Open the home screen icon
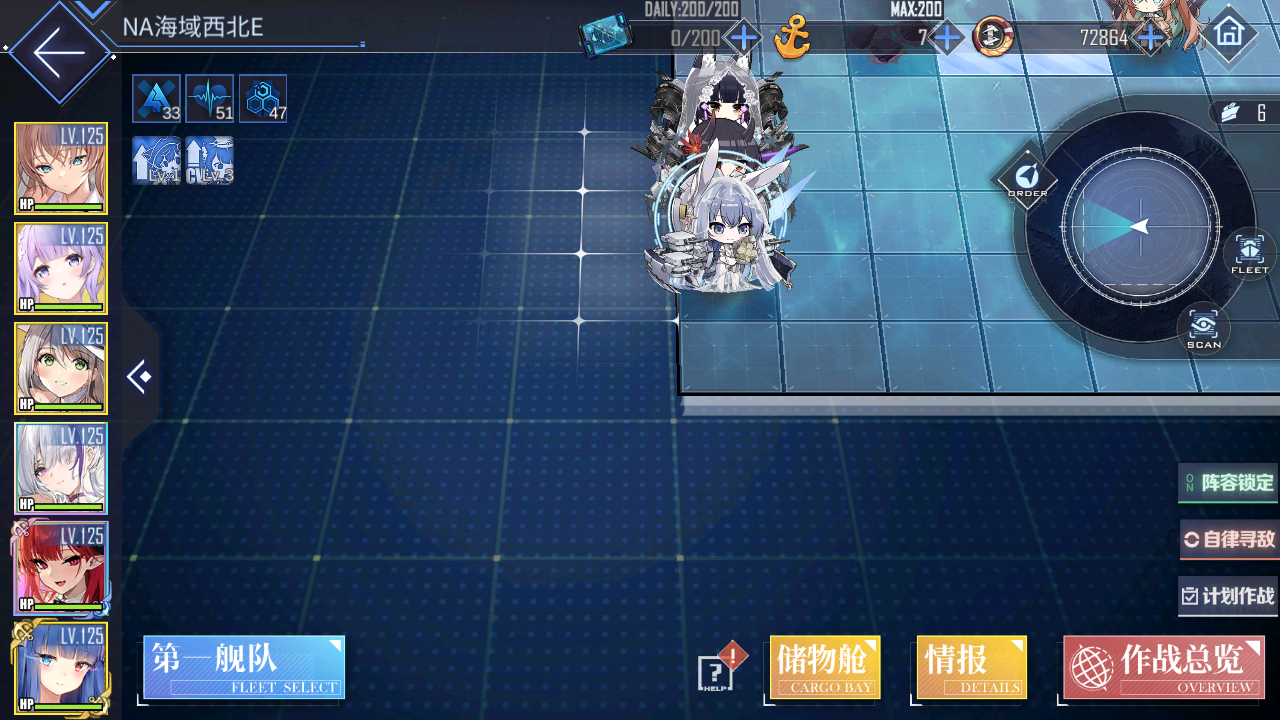This screenshot has width=1280, height=720. (1229, 33)
